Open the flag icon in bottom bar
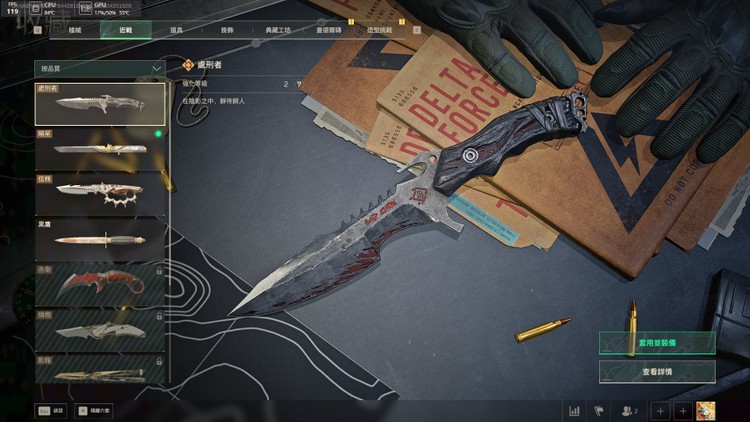 coord(599,410)
